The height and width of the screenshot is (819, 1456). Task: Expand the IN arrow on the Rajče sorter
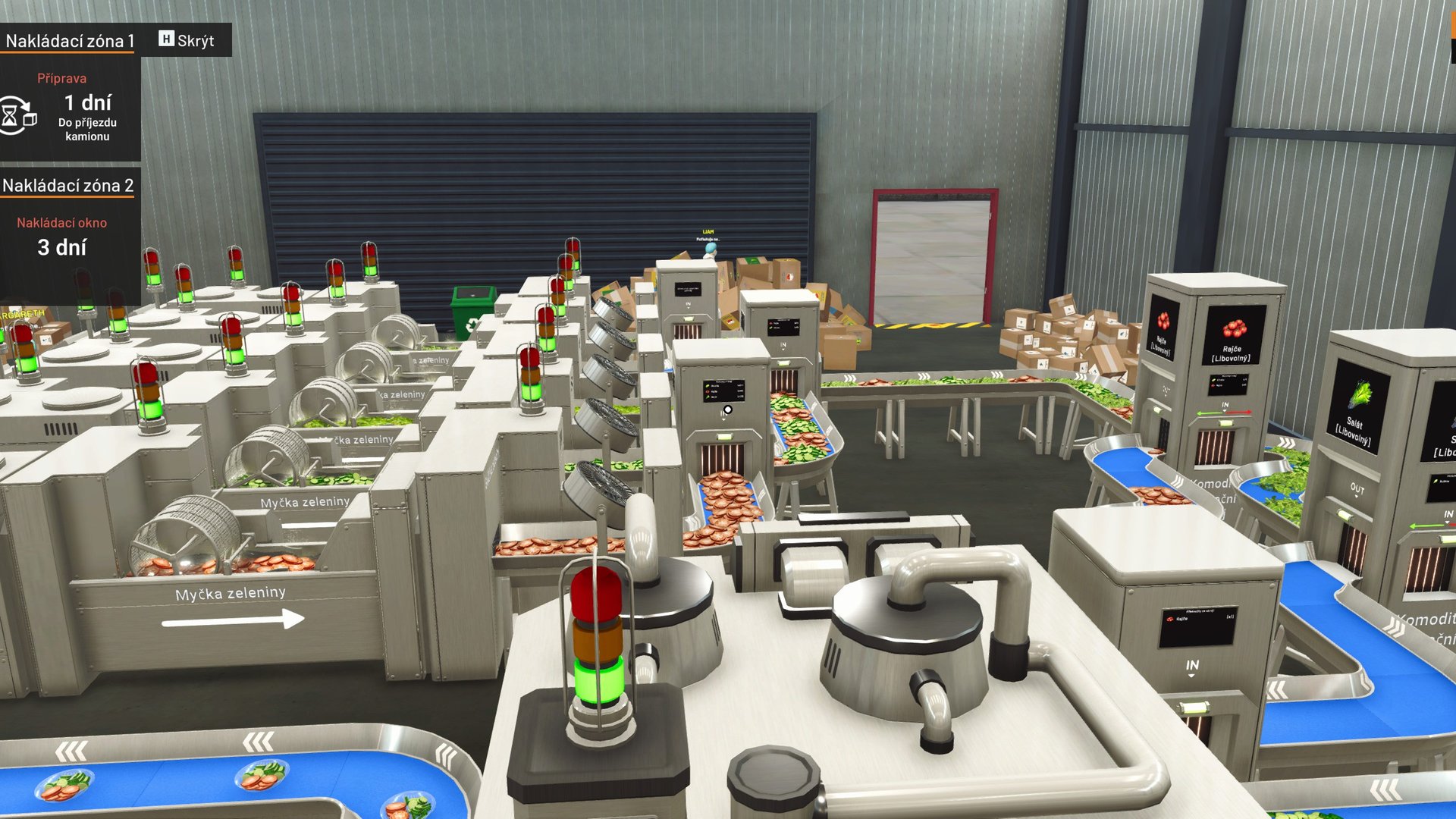pyautogui.click(x=1225, y=403)
